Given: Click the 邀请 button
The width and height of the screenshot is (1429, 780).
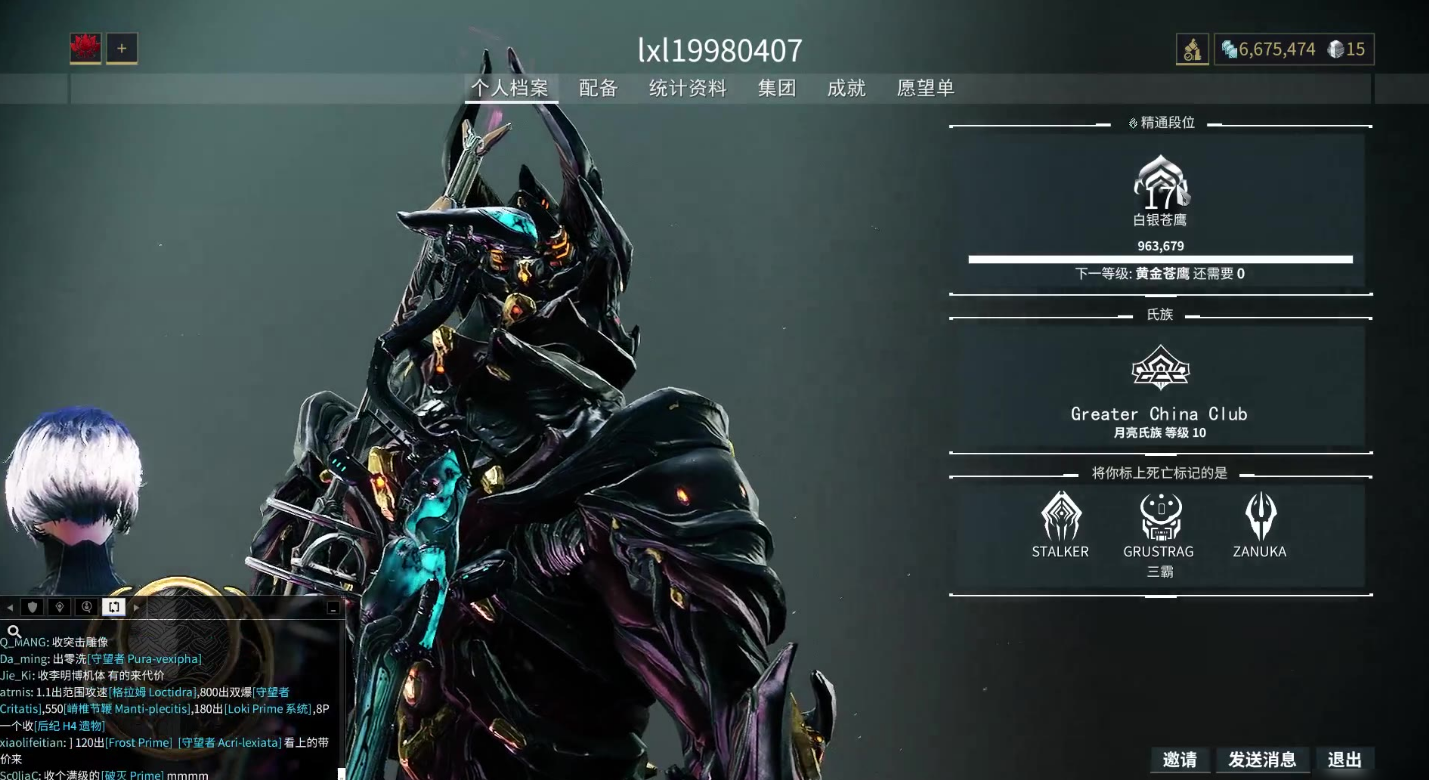Looking at the screenshot, I should click(1180, 760).
